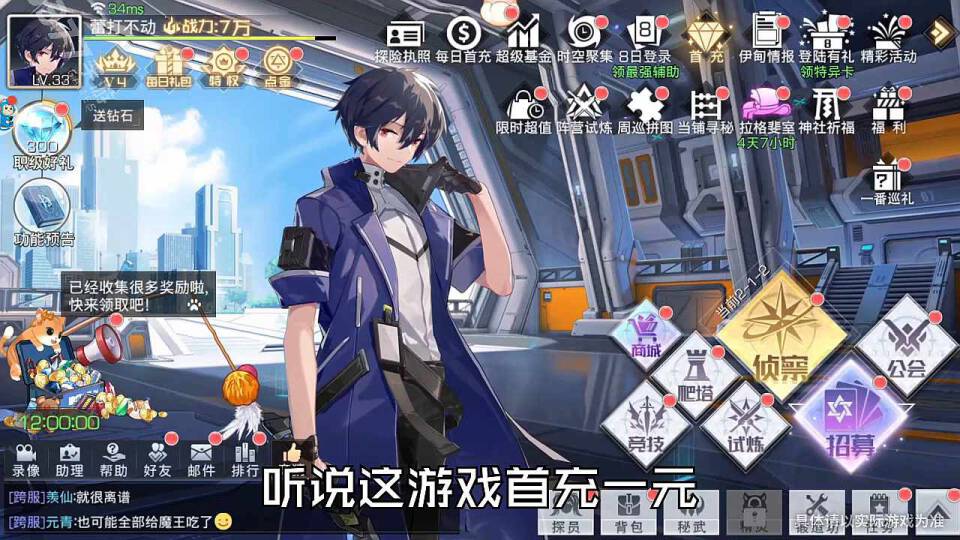
Task: Open the 每日礼包 daily gift pack
Action: click(166, 64)
